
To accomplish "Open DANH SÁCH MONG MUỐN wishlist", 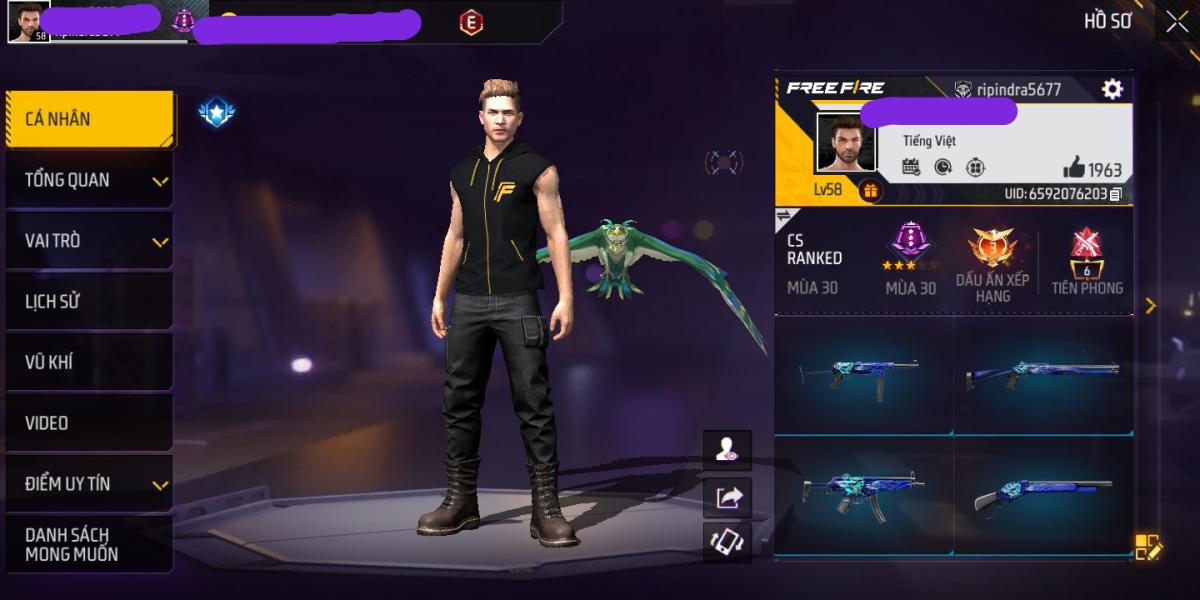I will (88, 545).
